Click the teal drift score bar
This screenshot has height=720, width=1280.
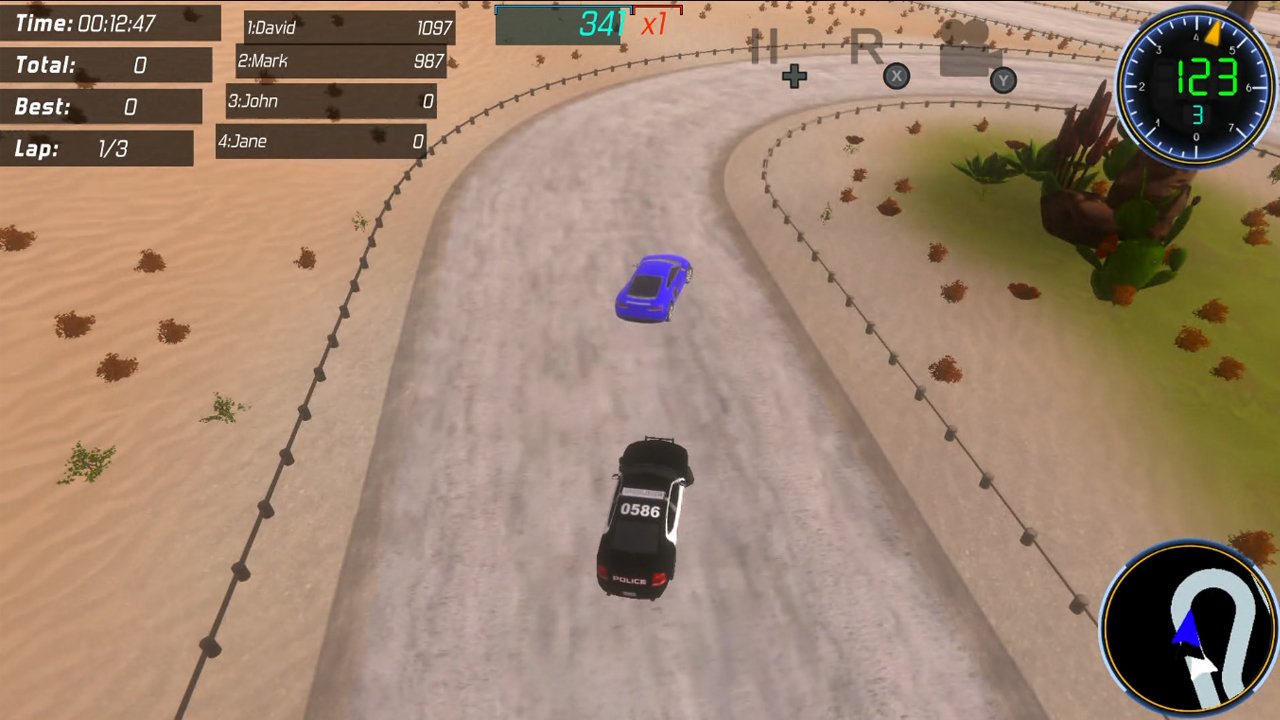pyautogui.click(x=560, y=15)
